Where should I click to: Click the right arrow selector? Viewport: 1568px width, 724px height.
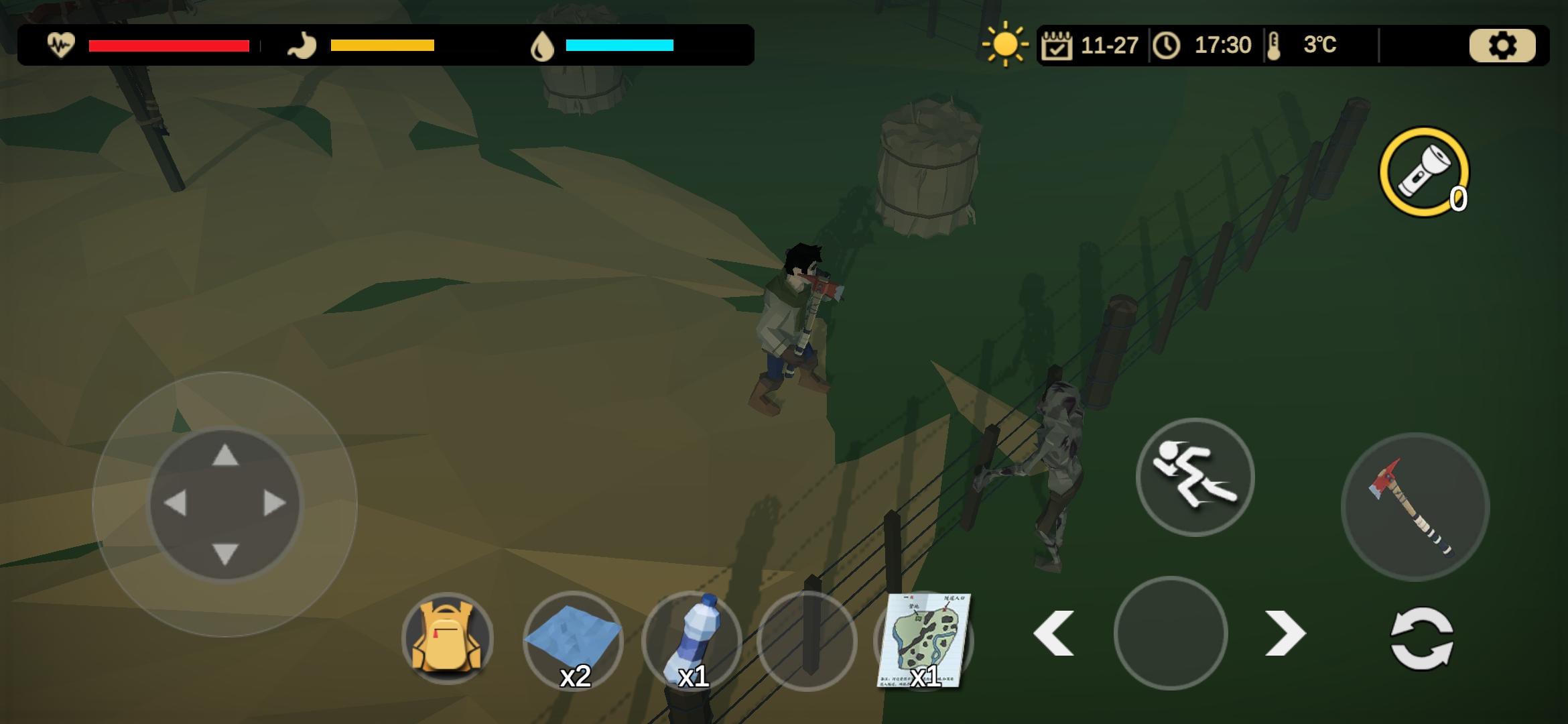coord(1285,633)
